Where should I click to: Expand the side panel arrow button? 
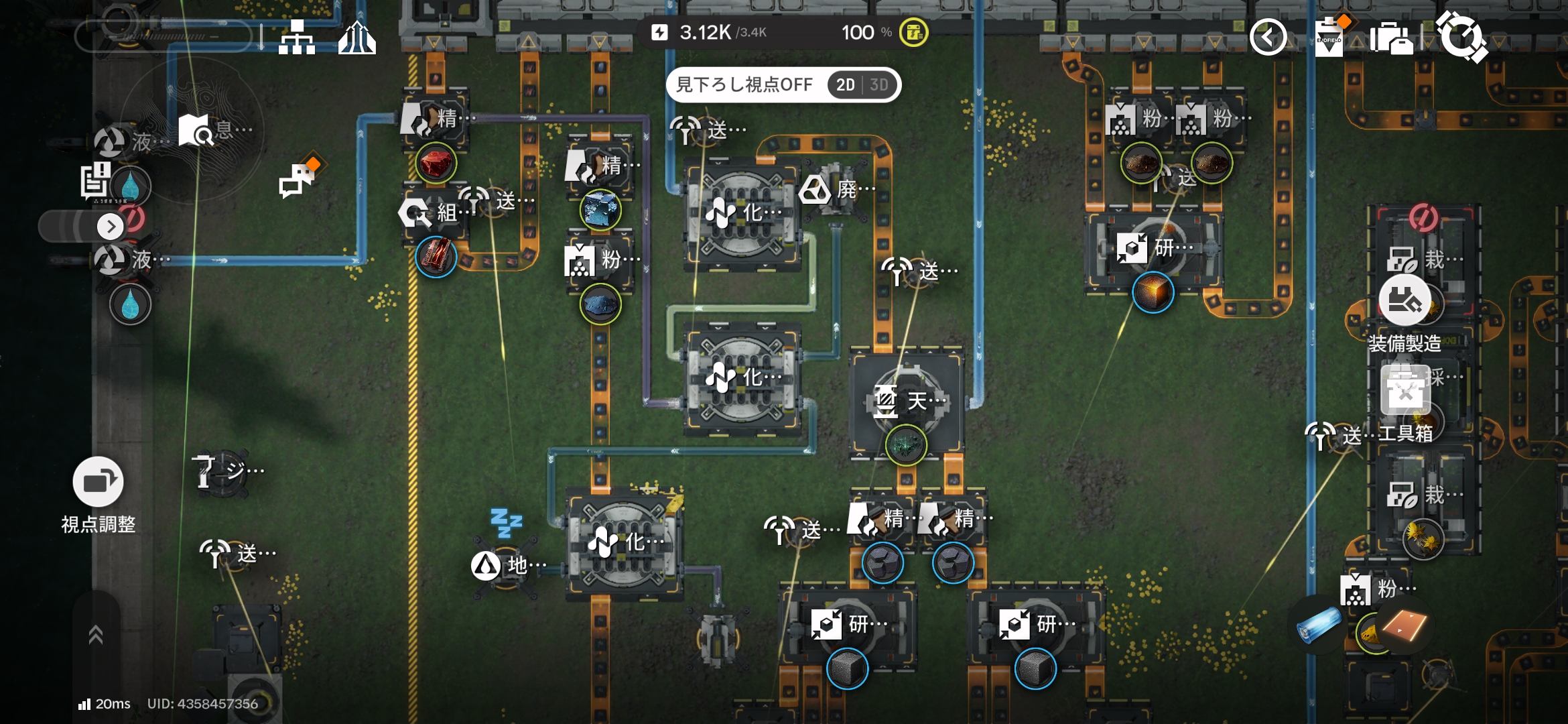[x=111, y=227]
